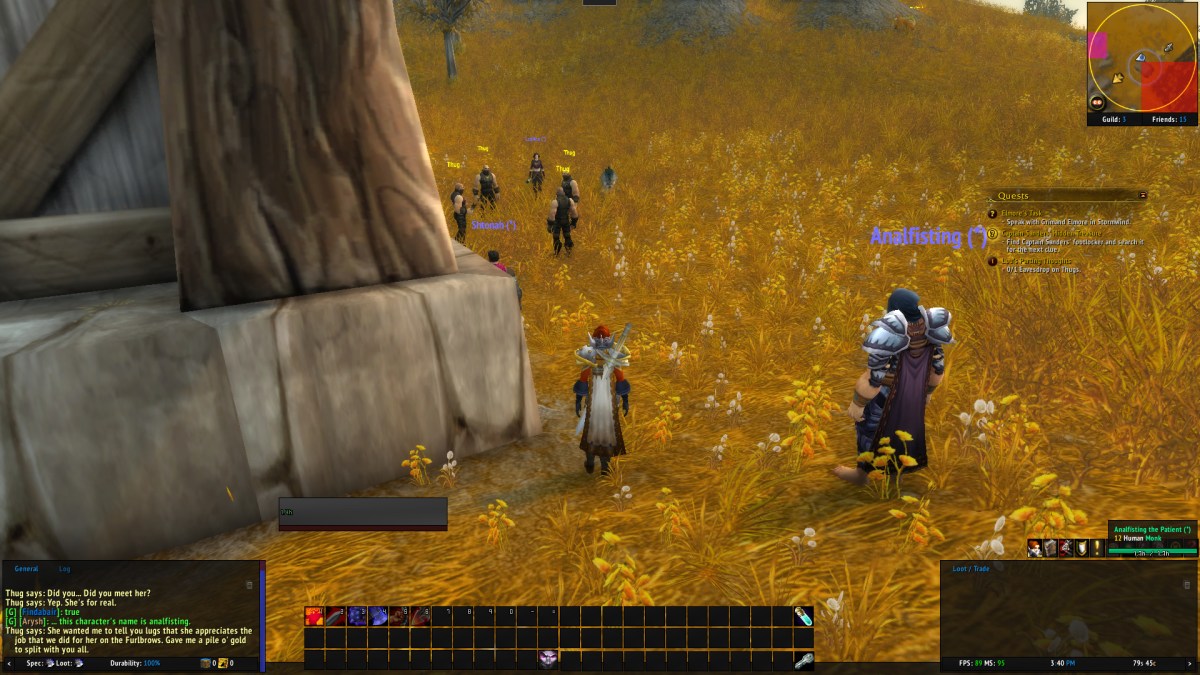Collapse the Quests tracker
Screen dimensions: 1200x675
(1142, 195)
